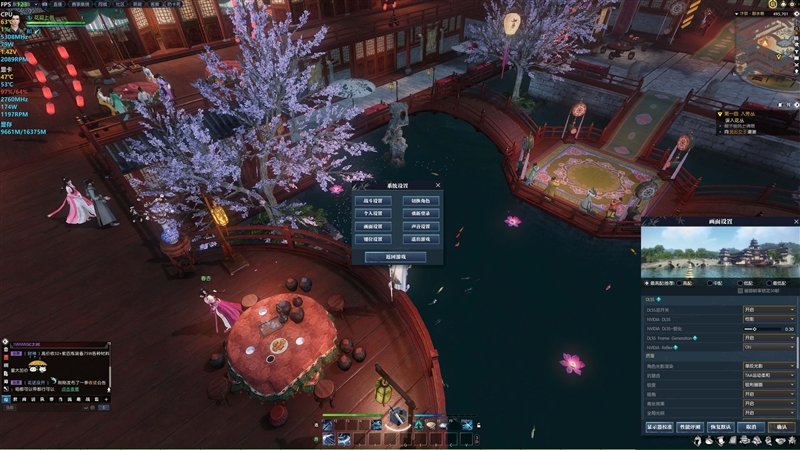The width and height of the screenshot is (800, 450).
Task: Close the 系统设置 system settings window
Action: tap(438, 185)
